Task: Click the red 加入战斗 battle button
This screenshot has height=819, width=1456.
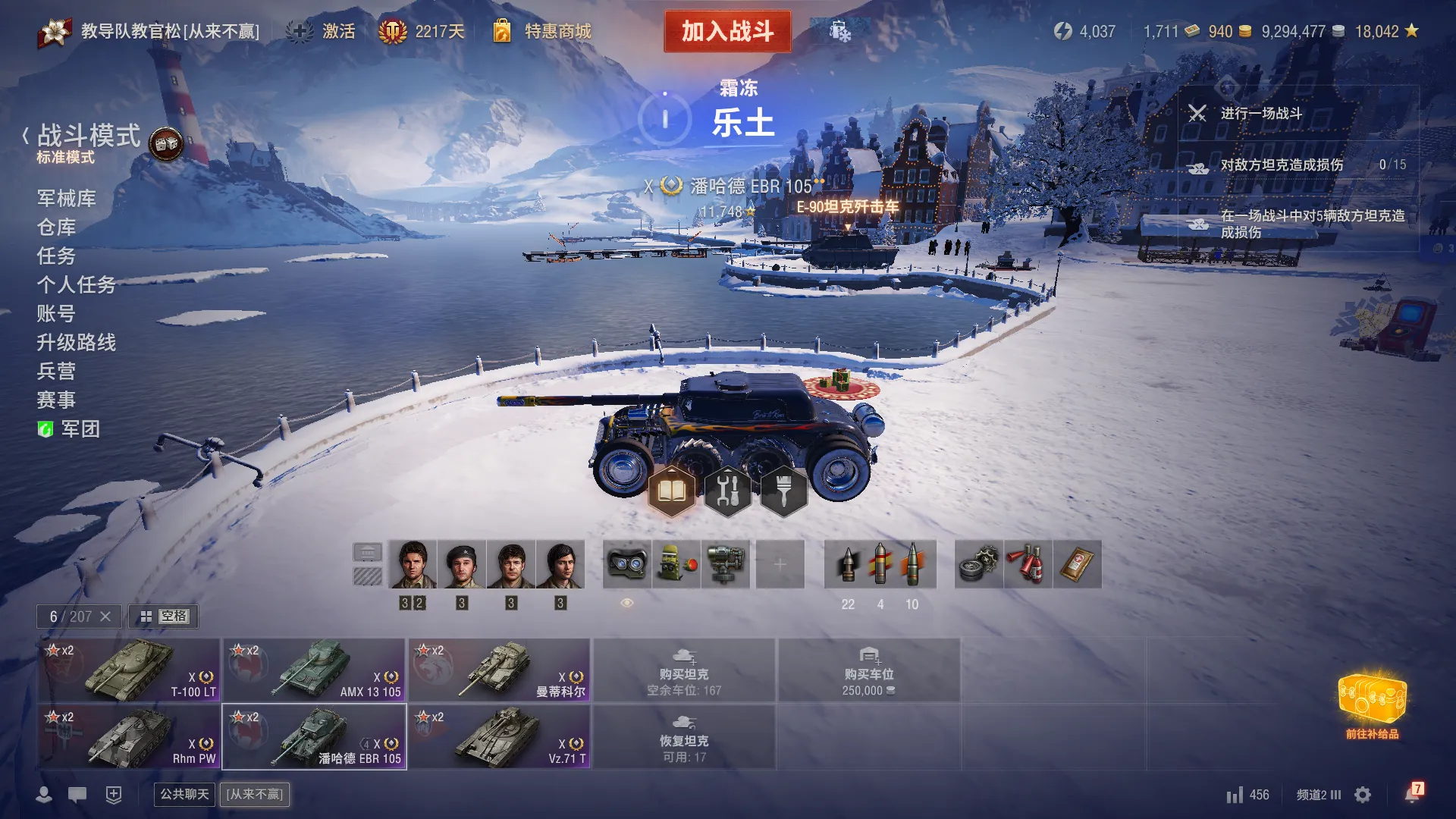Action: 727,31
